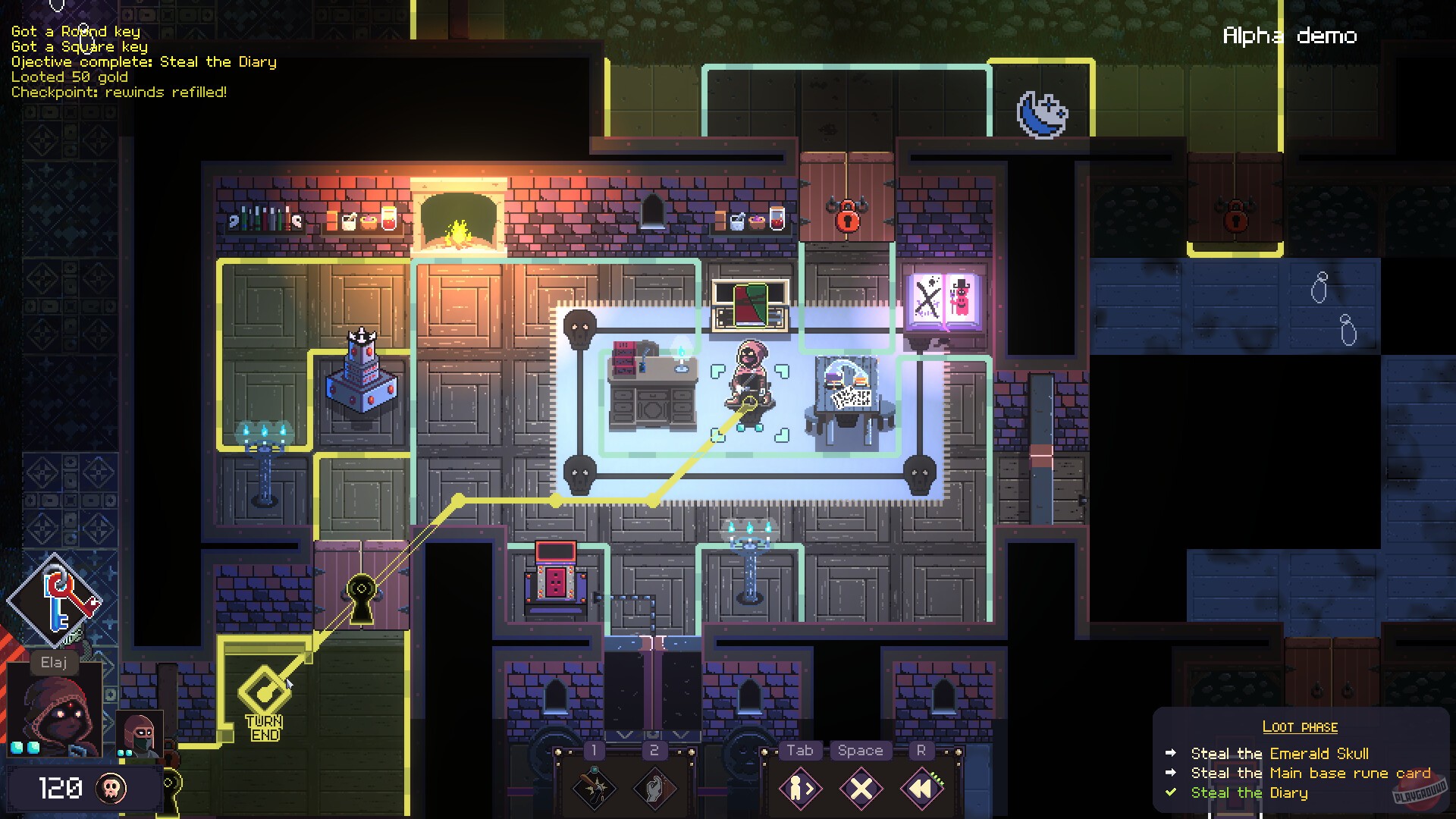Click the checkmark beside Steal the Diary
This screenshot has height=819, width=1456.
(x=1172, y=792)
